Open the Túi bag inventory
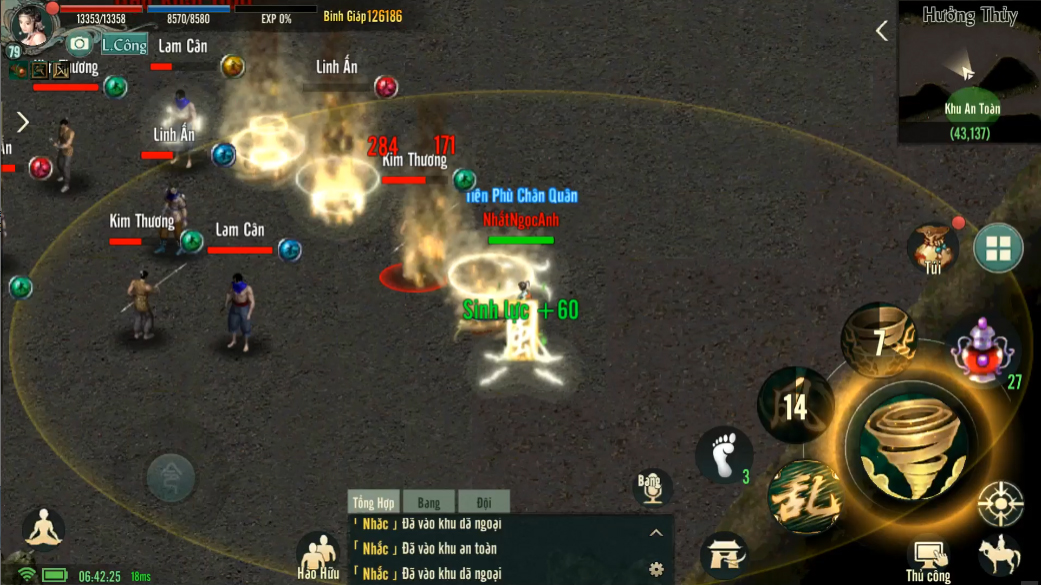This screenshot has height=585, width=1041. coord(933,248)
